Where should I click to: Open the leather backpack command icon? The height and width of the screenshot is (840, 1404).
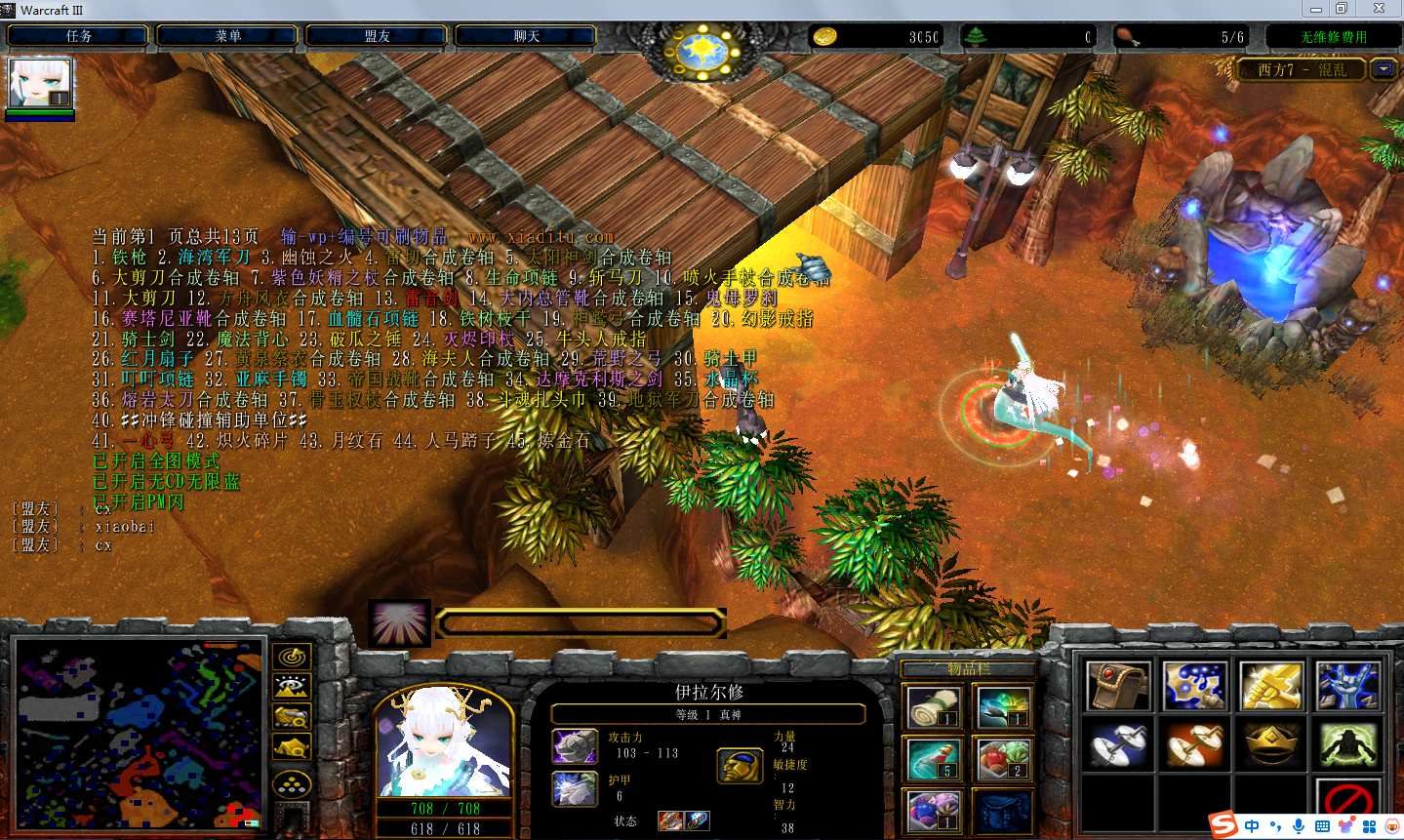click(1119, 686)
